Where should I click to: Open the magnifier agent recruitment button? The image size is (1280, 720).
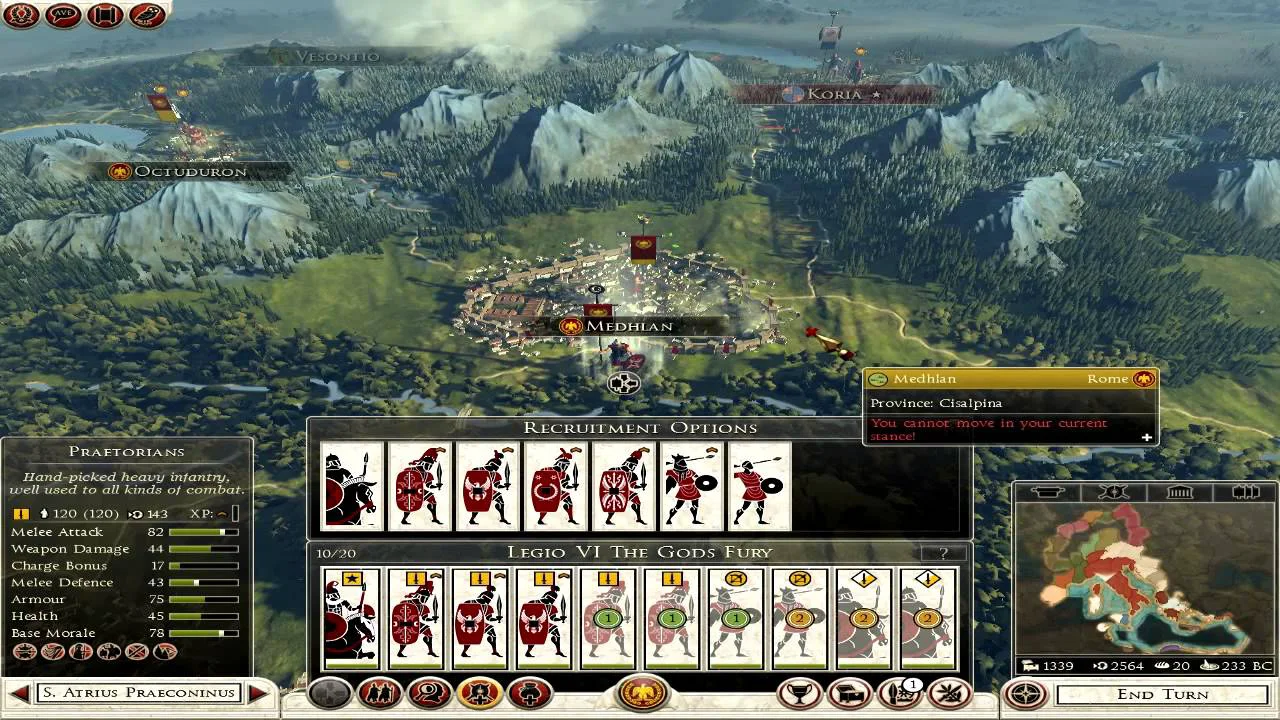click(428, 692)
